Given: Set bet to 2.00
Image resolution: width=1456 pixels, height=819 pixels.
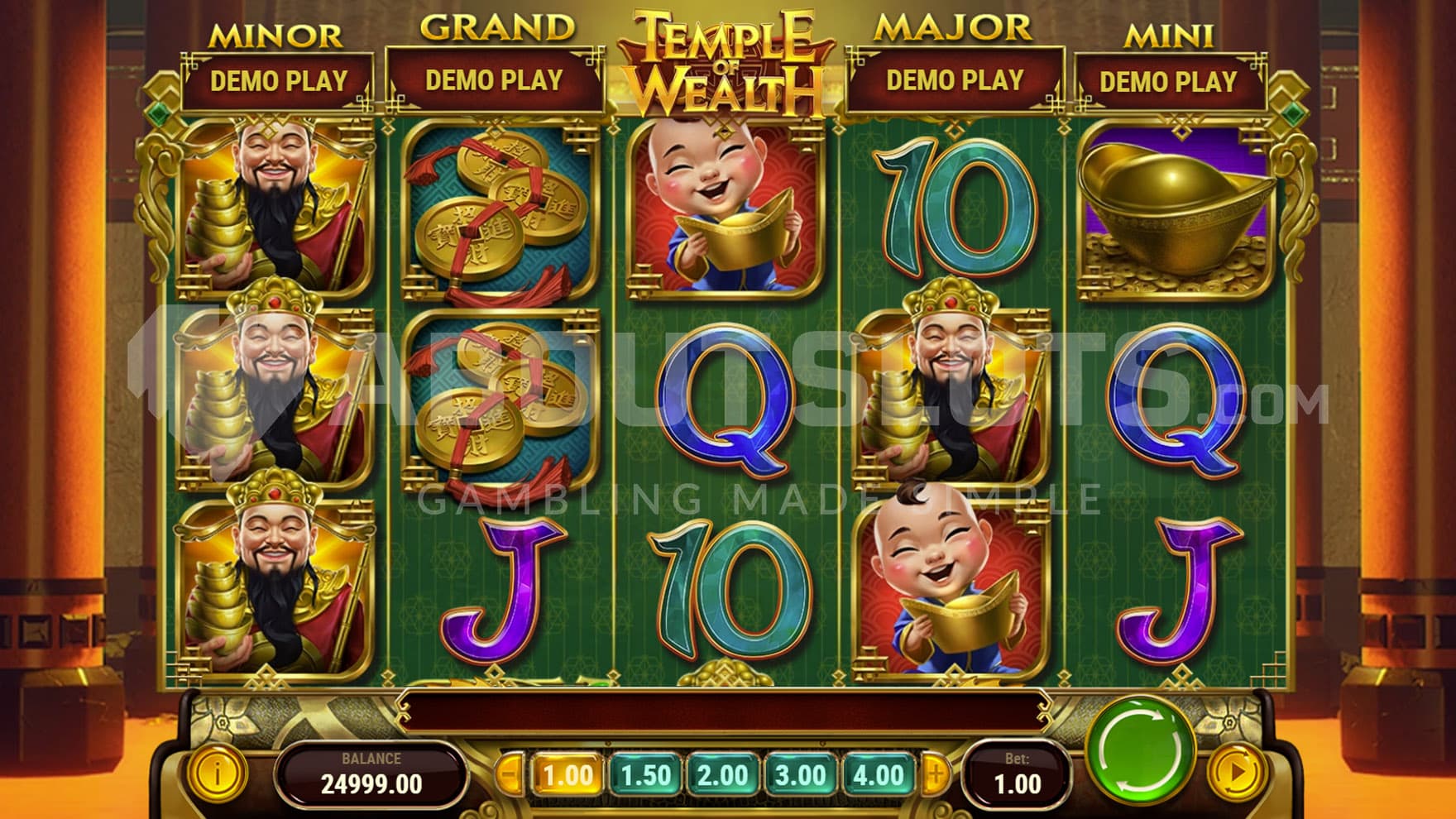Looking at the screenshot, I should (x=722, y=775).
